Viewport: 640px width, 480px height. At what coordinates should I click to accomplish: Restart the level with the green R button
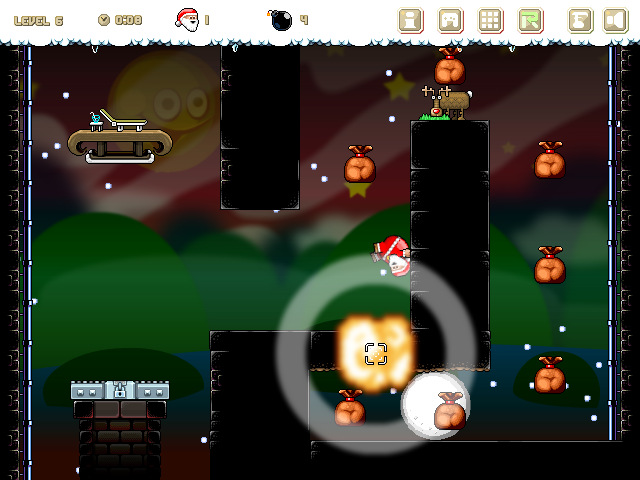530,20
